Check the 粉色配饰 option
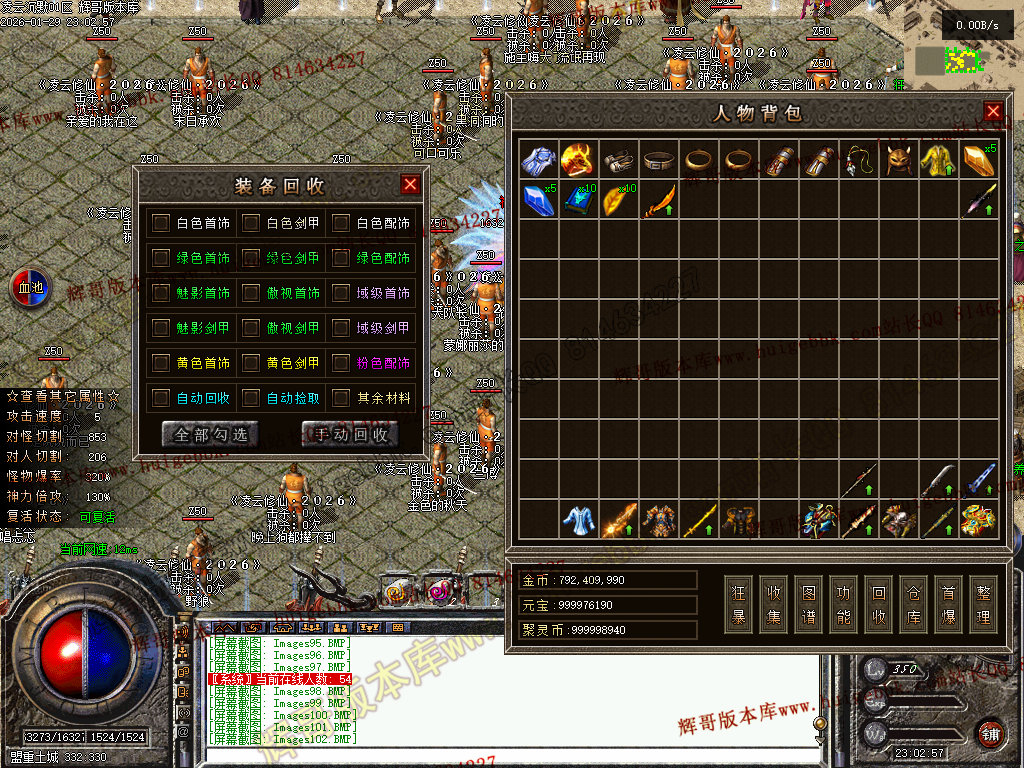The image size is (1024, 768). pos(341,363)
